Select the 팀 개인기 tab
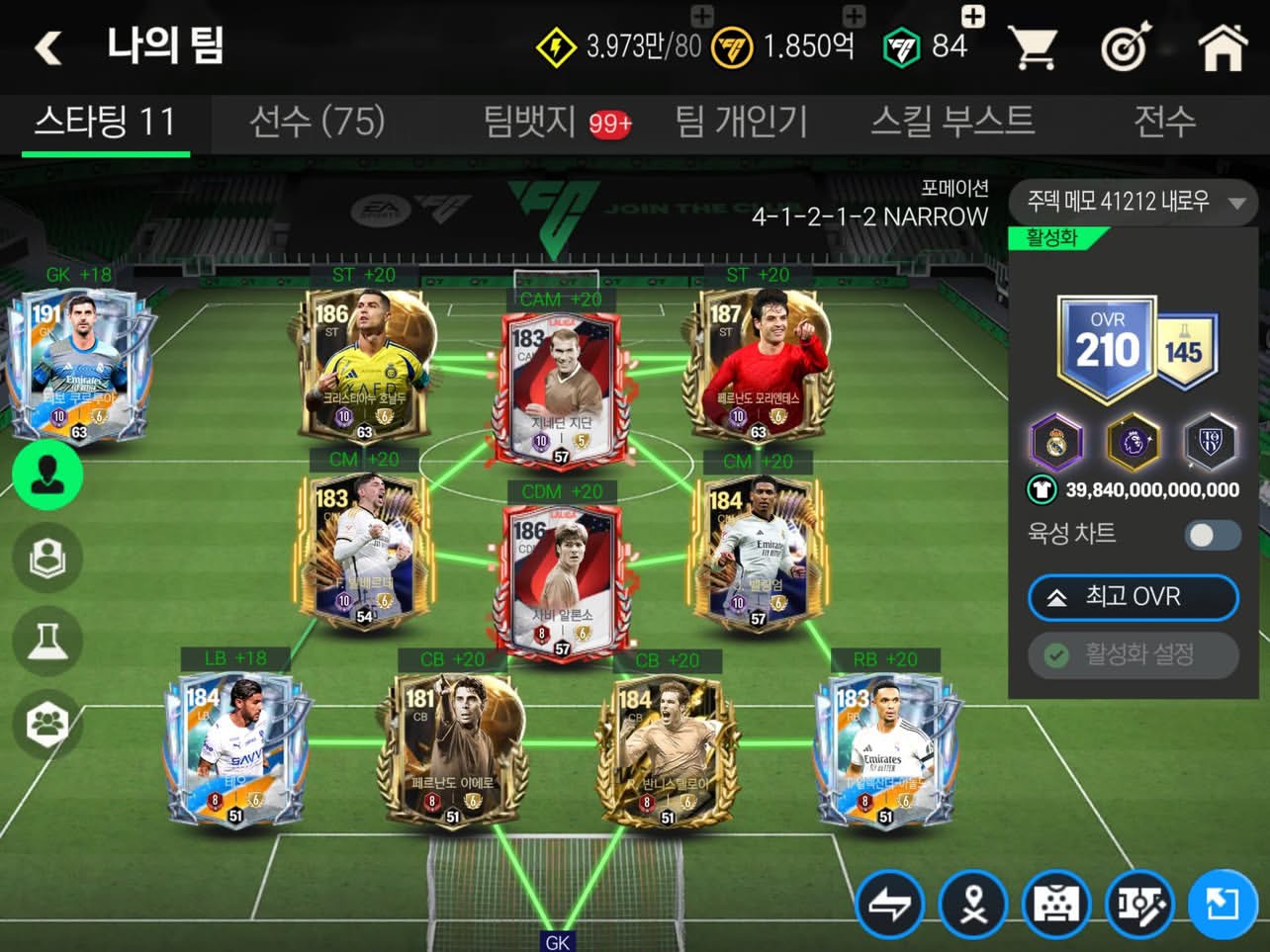 click(x=741, y=122)
